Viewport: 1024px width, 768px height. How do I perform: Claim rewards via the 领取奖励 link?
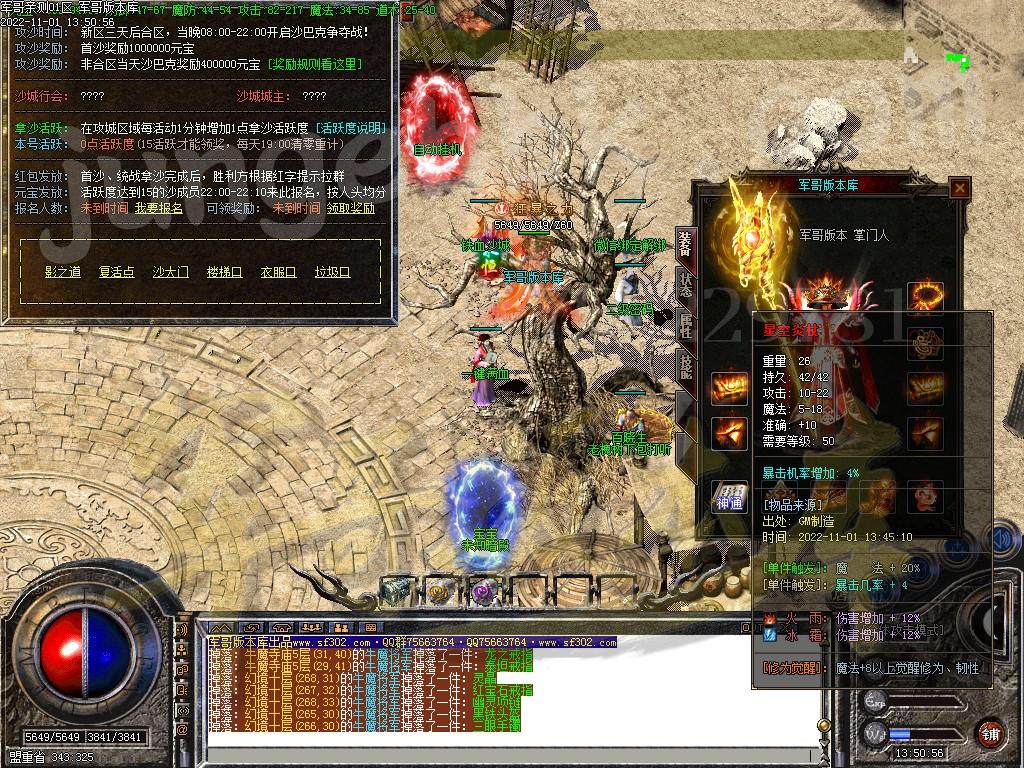348,208
